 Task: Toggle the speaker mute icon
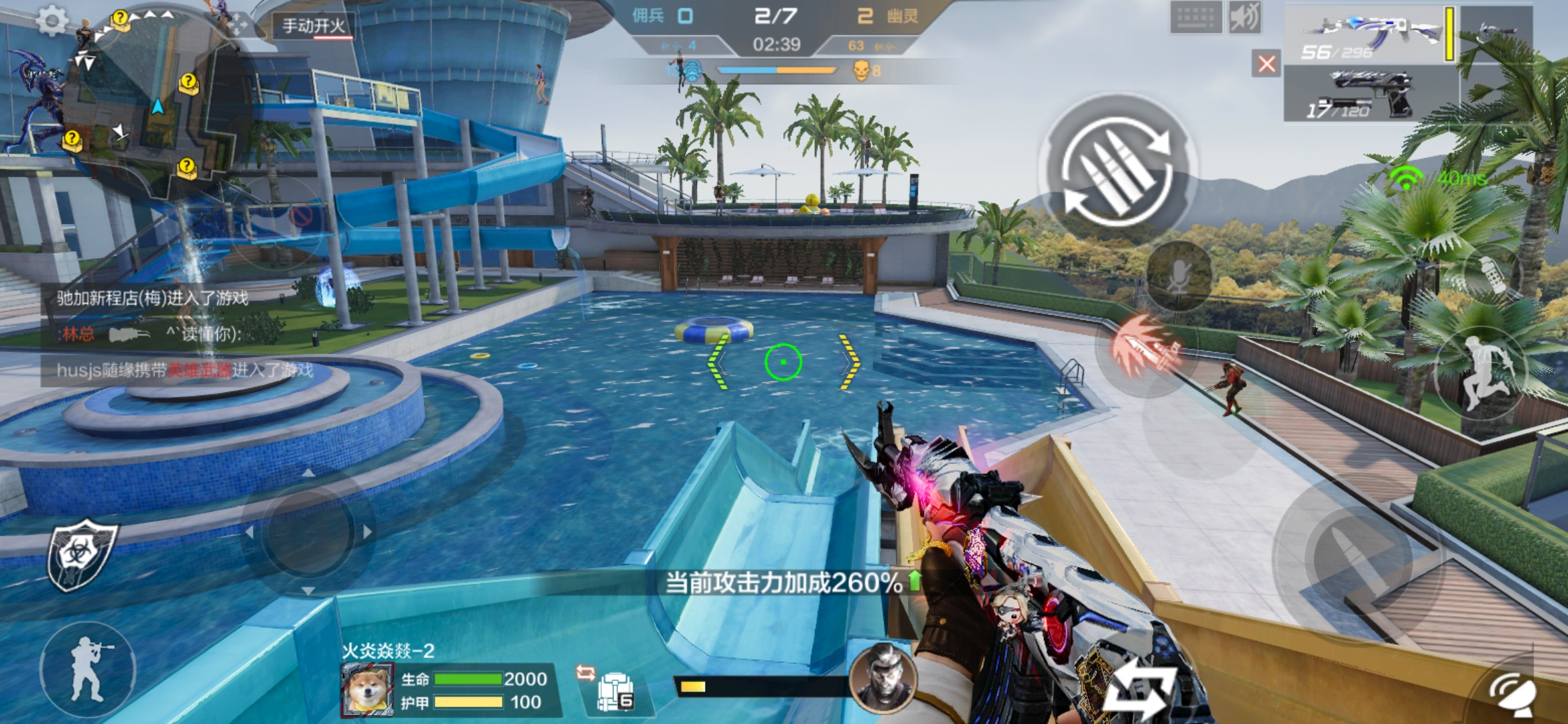pyautogui.click(x=1245, y=17)
